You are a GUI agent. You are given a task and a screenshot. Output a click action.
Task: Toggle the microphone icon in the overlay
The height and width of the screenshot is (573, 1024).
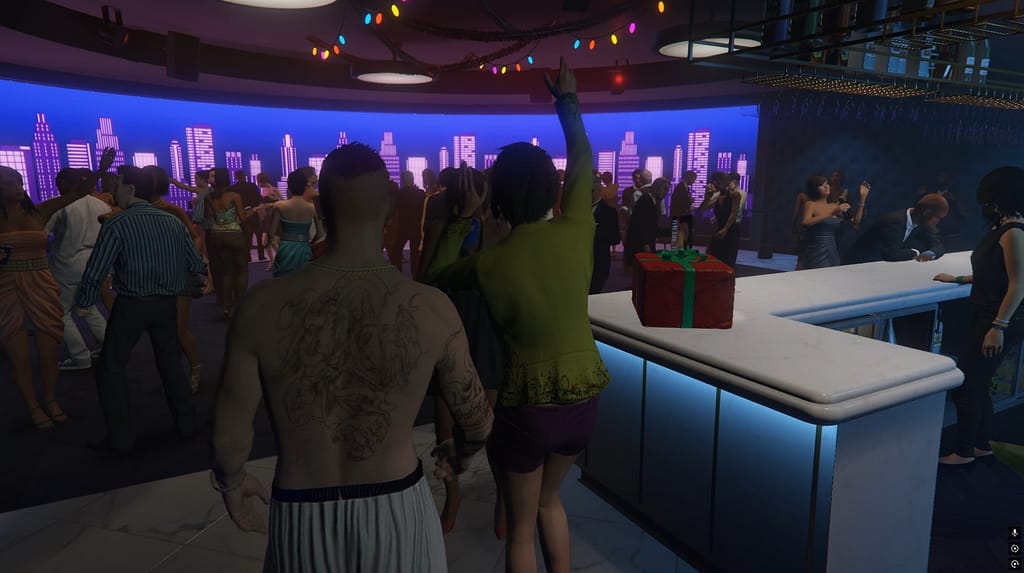[1015, 533]
